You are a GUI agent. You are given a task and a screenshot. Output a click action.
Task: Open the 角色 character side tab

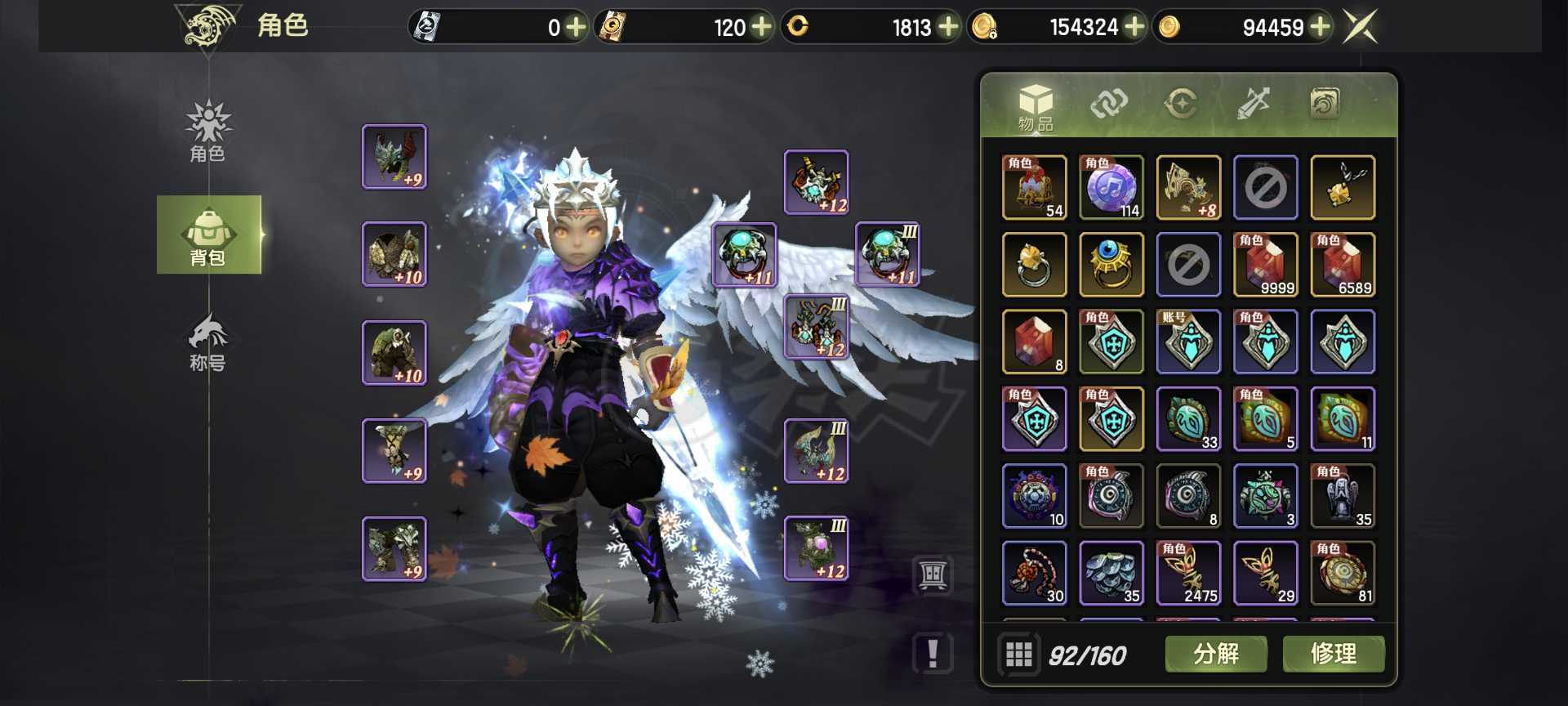(208, 132)
